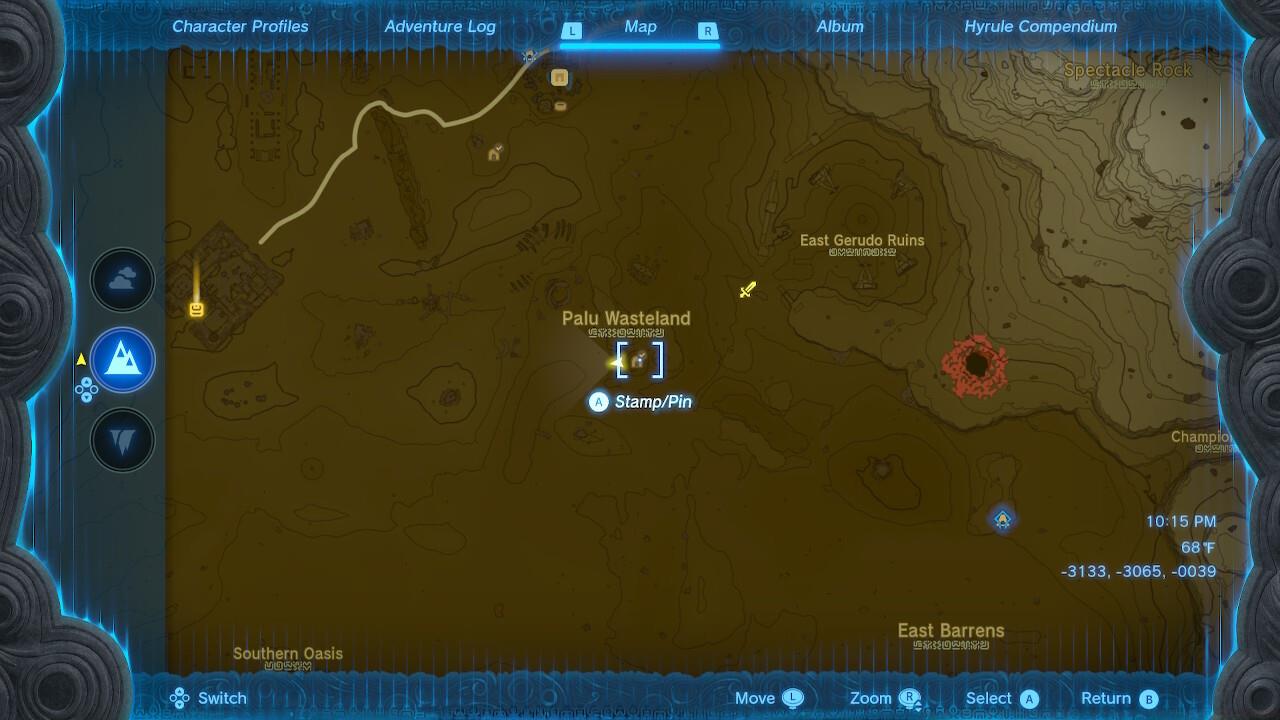This screenshot has height=720, width=1280.
Task: Open the Adventure Log tab
Action: point(440,26)
